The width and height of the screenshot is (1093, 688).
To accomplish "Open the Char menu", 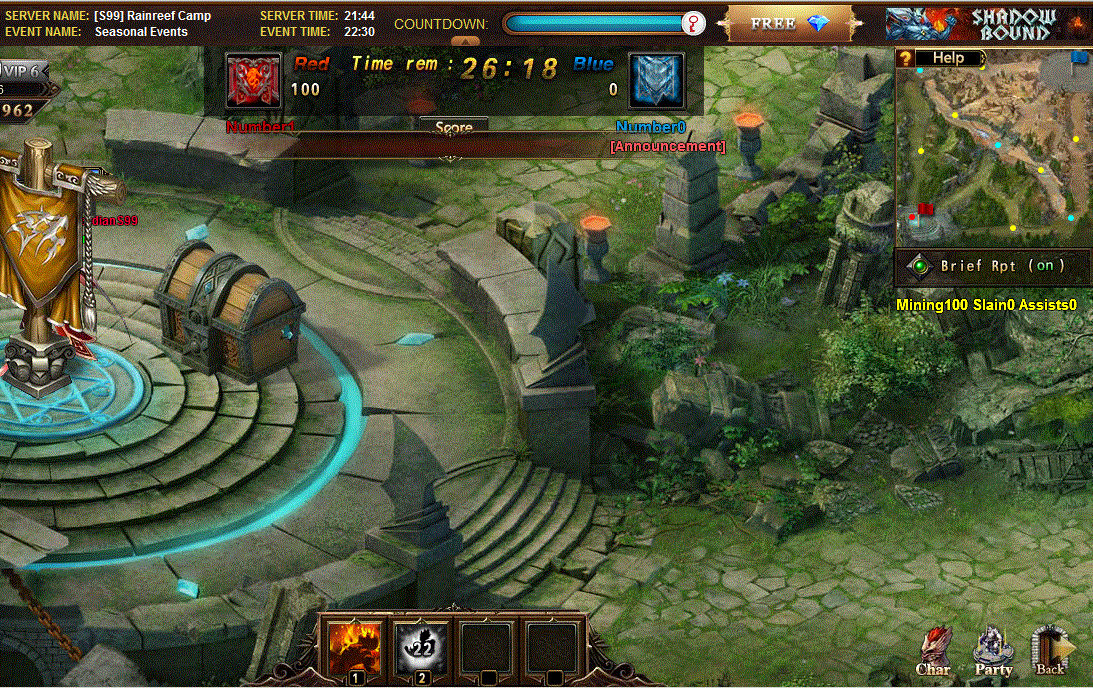I will click(933, 652).
